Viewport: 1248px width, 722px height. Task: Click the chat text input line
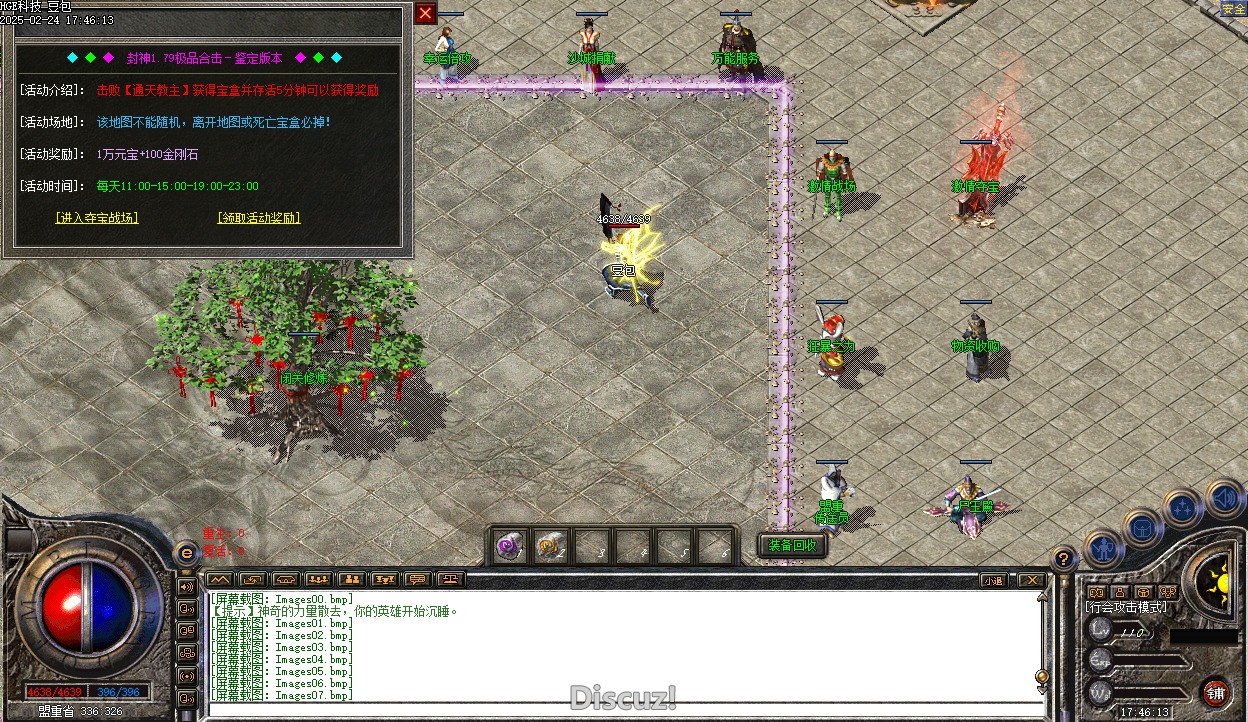coord(620,708)
